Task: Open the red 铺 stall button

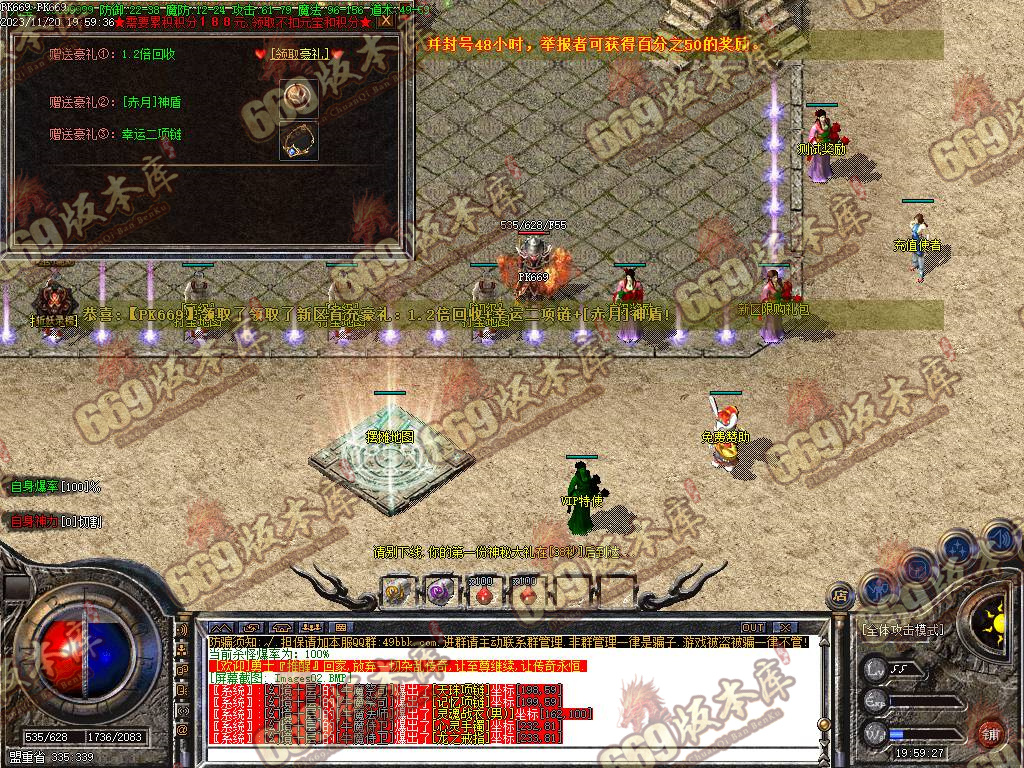Action: [990, 733]
